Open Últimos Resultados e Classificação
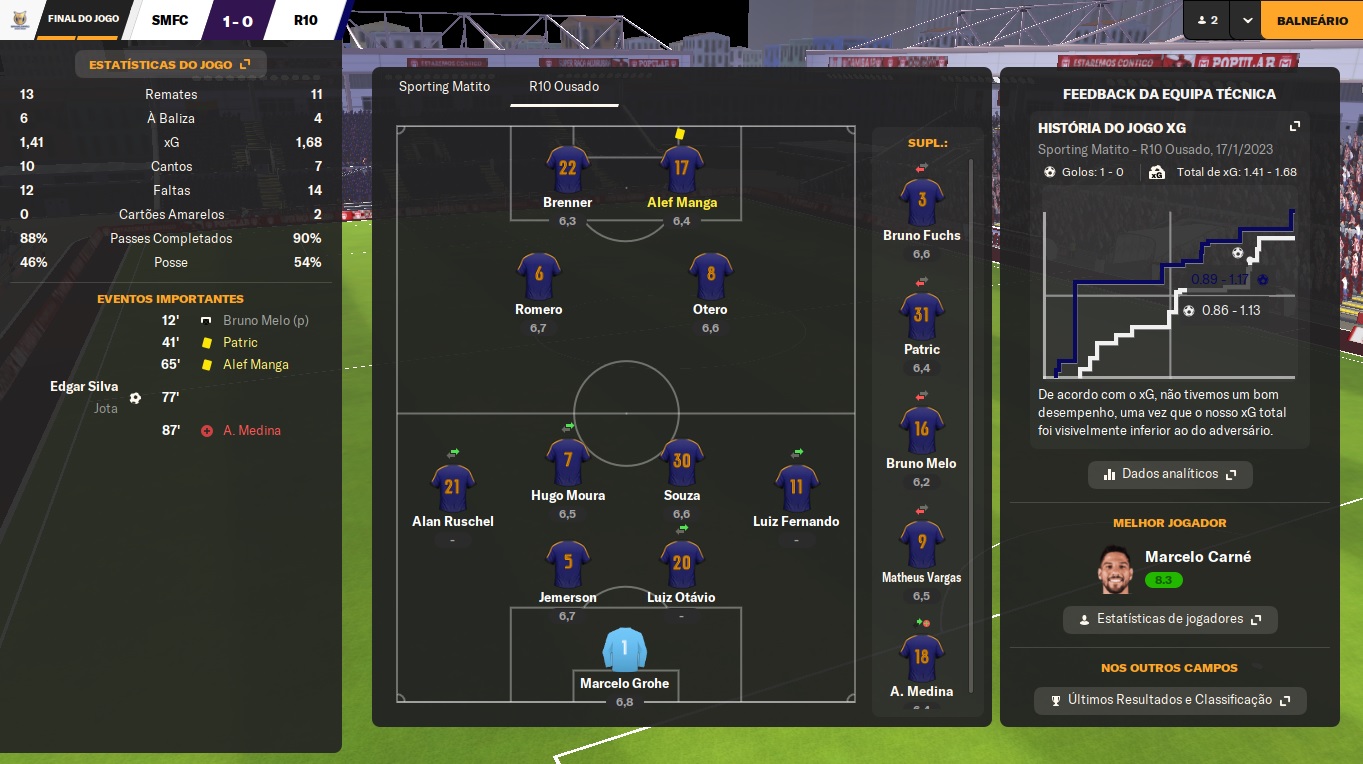 click(1170, 700)
